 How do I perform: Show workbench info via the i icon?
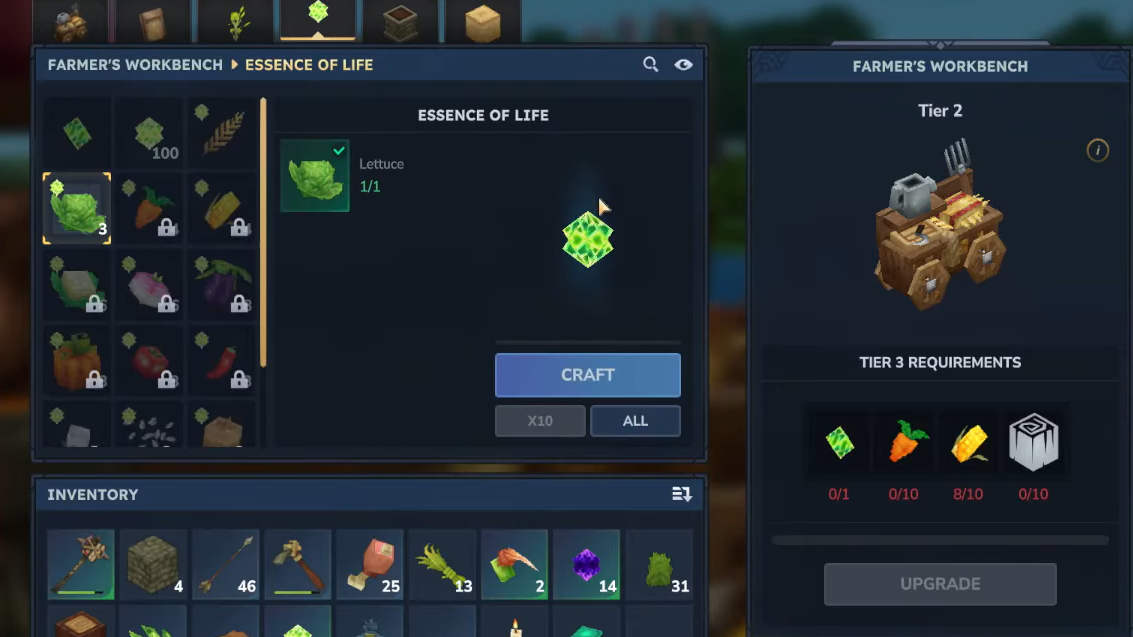(1097, 151)
